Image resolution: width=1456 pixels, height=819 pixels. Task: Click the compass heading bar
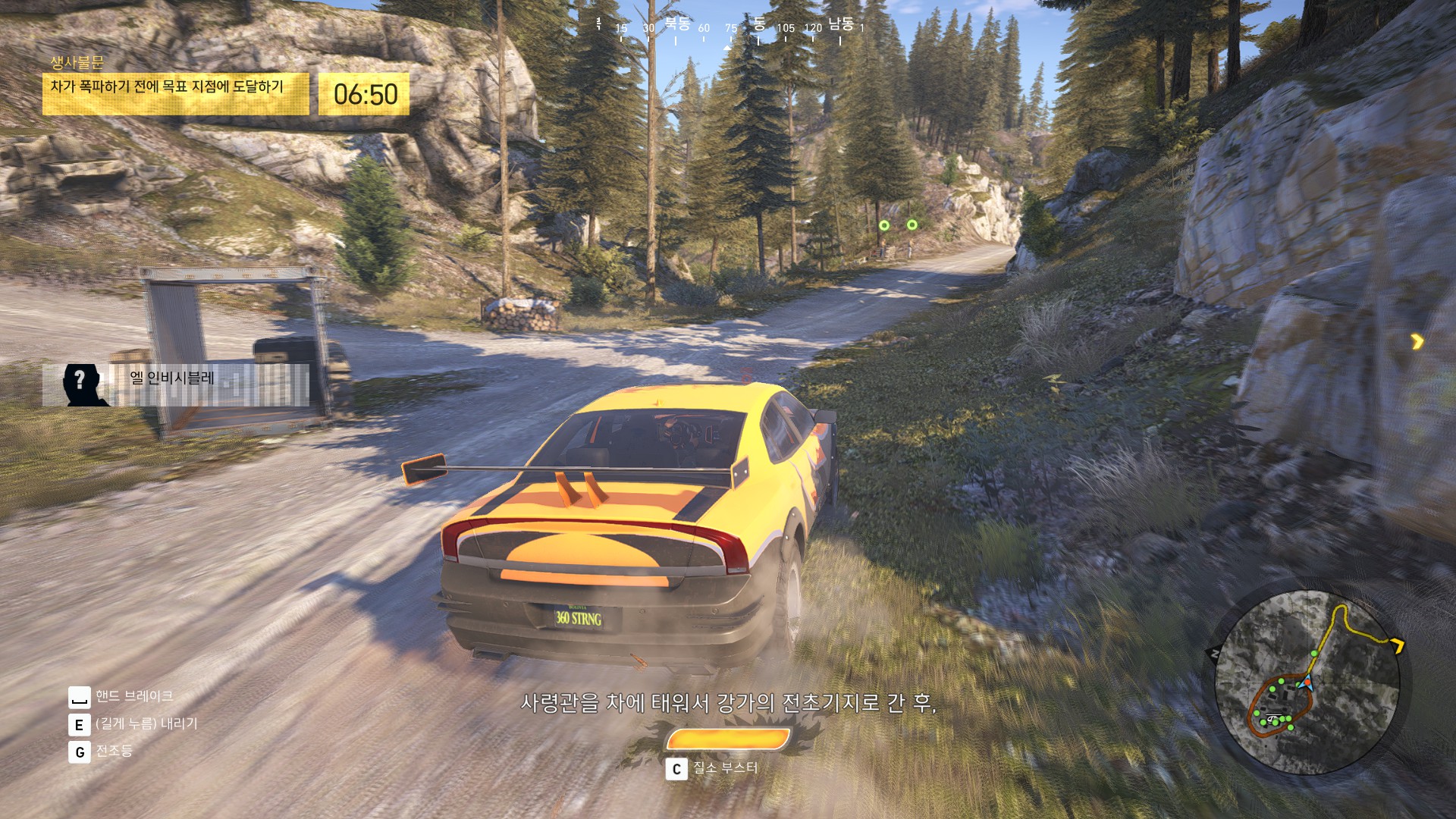click(x=730, y=28)
